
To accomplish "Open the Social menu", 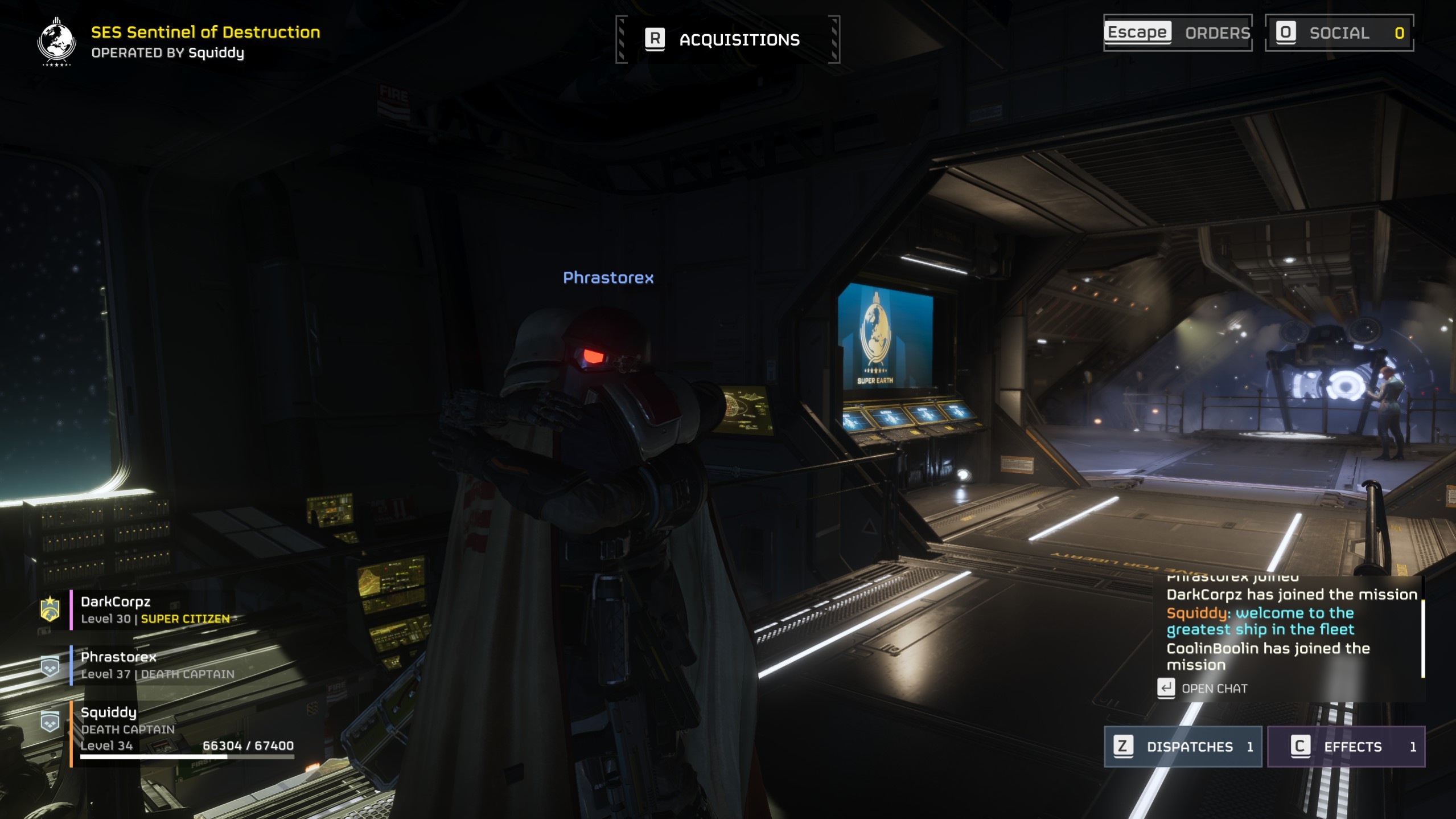I will coord(1338,32).
